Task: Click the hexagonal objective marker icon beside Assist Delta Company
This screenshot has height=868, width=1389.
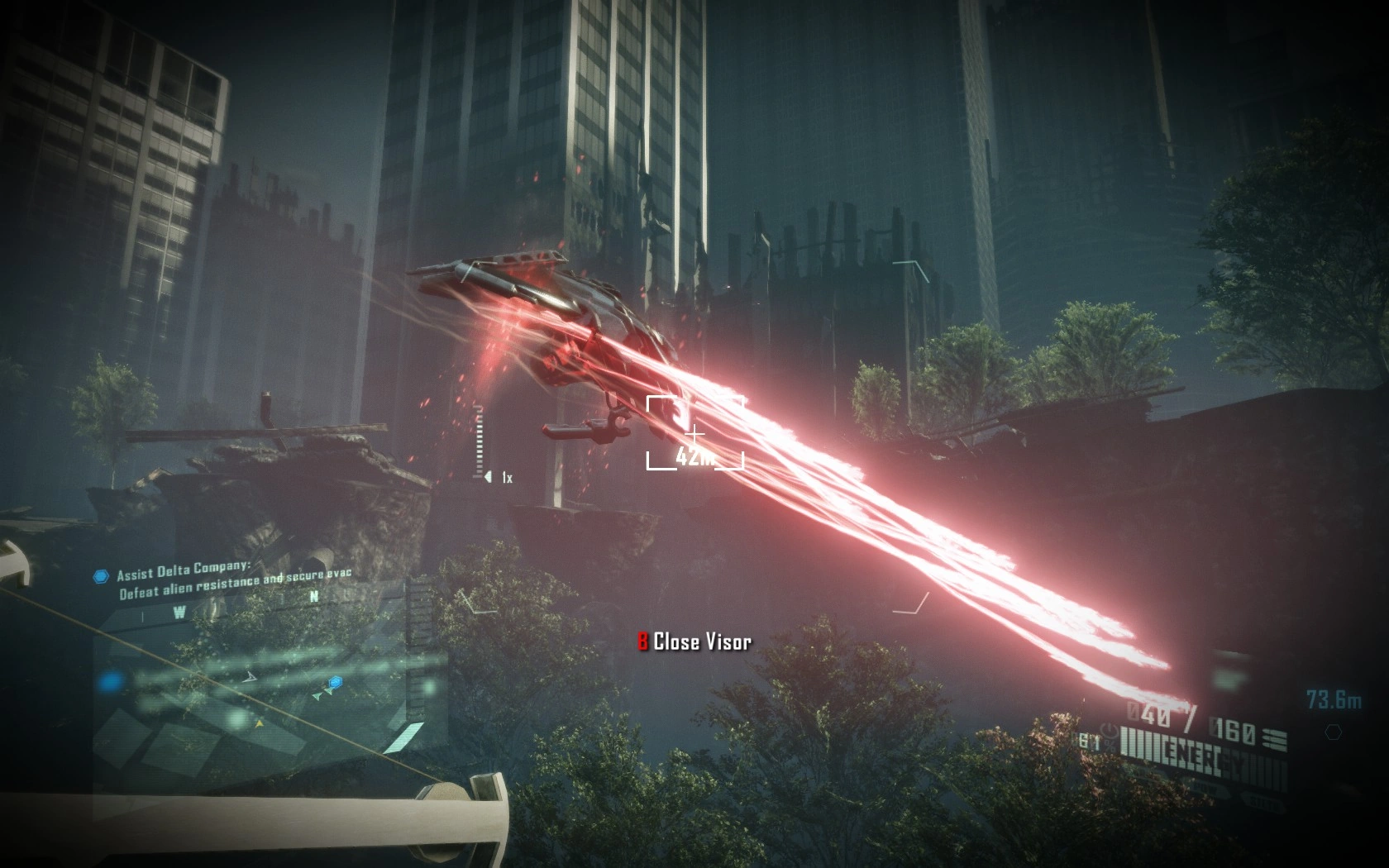Action: [x=101, y=575]
